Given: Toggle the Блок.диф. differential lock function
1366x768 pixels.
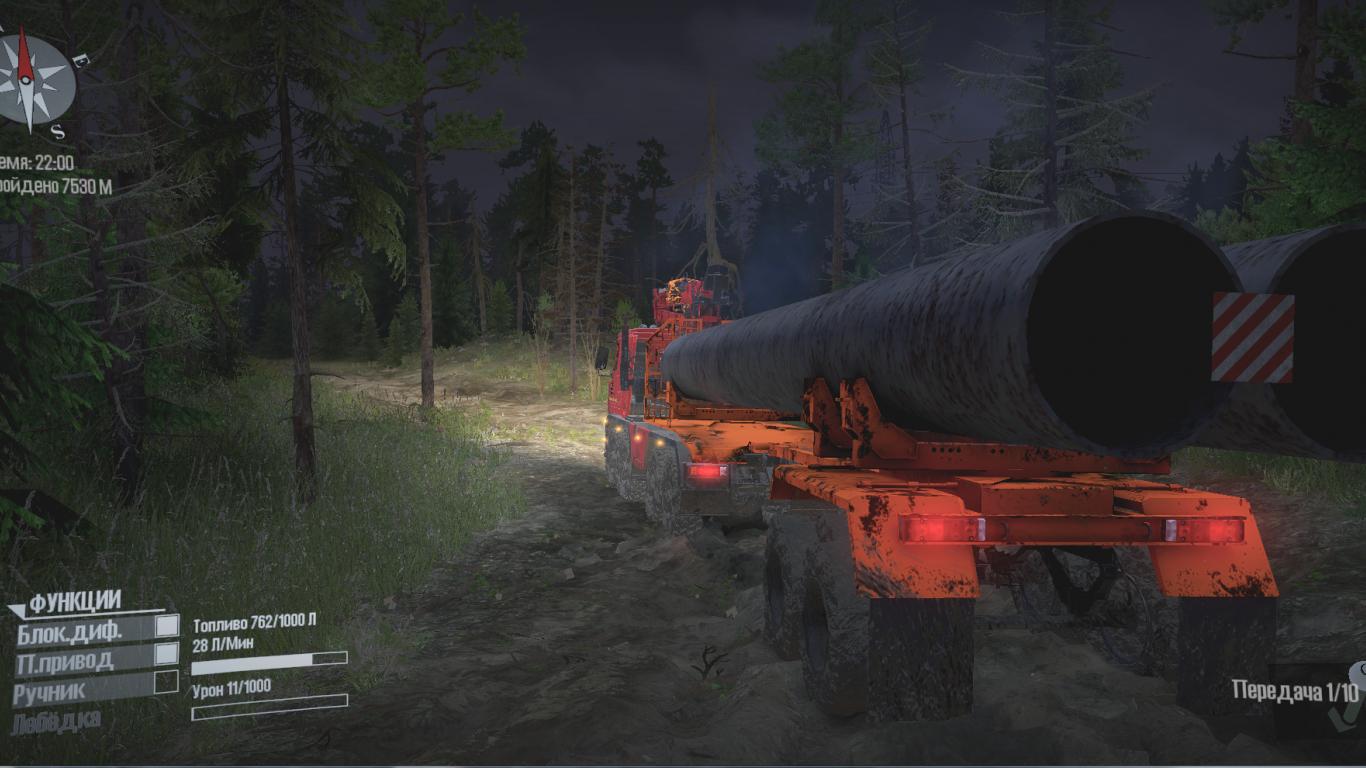Looking at the screenshot, I should click(x=166, y=626).
